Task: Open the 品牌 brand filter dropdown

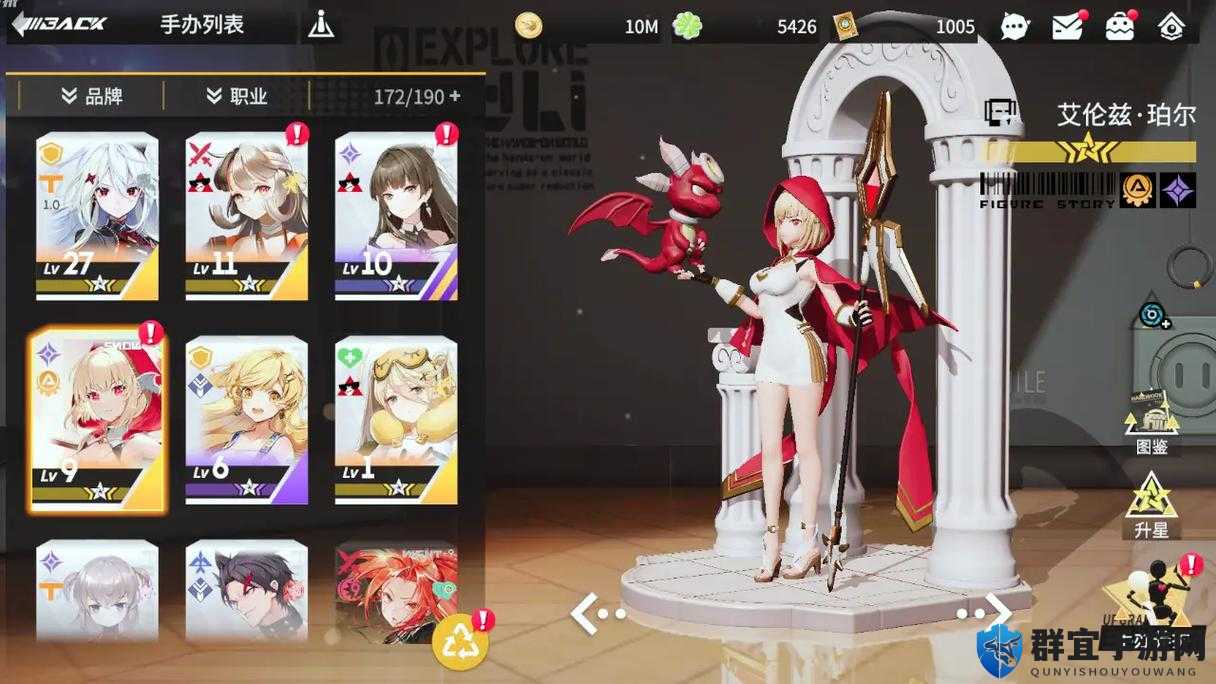Action: pos(92,96)
